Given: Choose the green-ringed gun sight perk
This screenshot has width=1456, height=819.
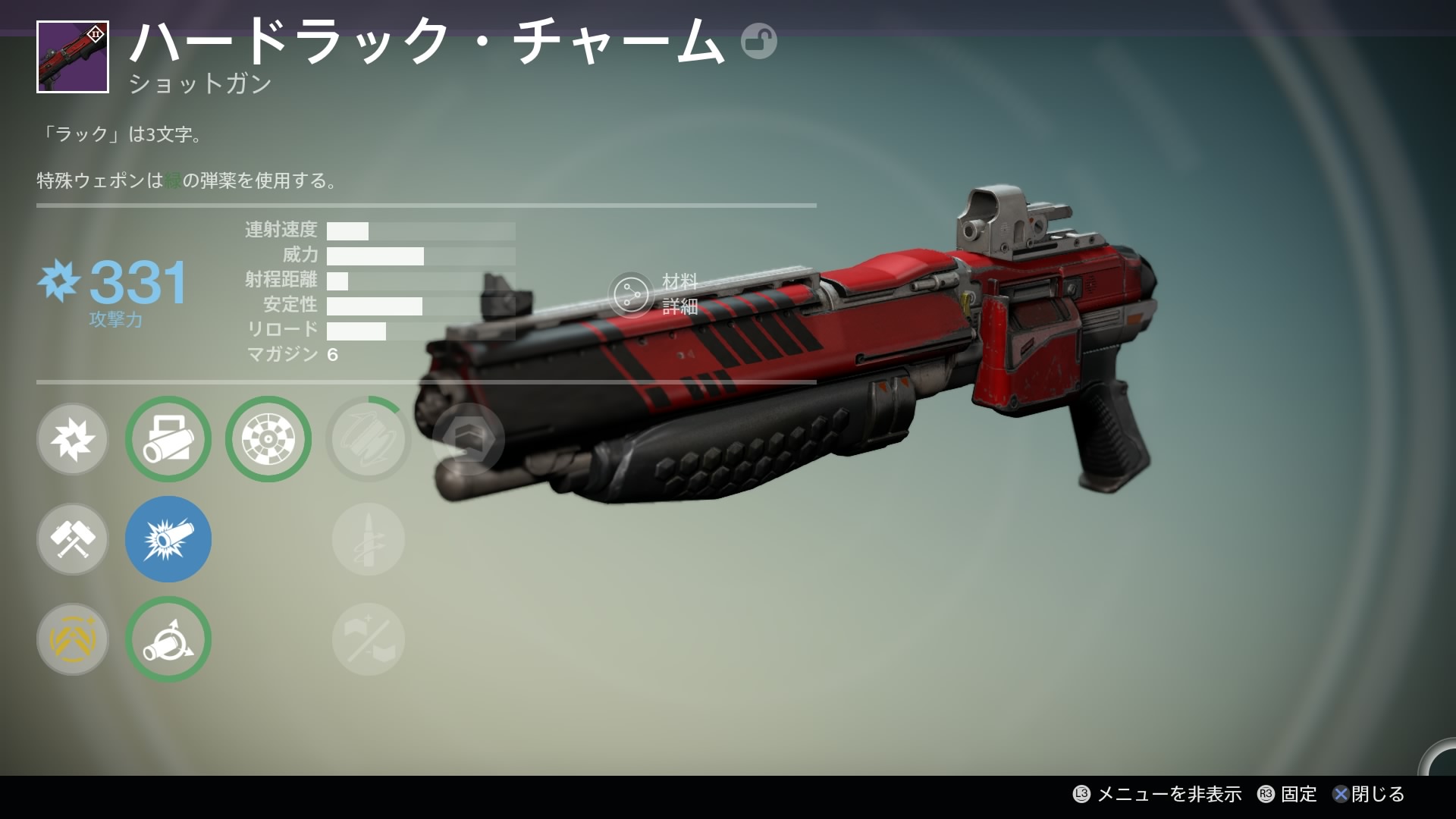Looking at the screenshot, I should click(168, 439).
